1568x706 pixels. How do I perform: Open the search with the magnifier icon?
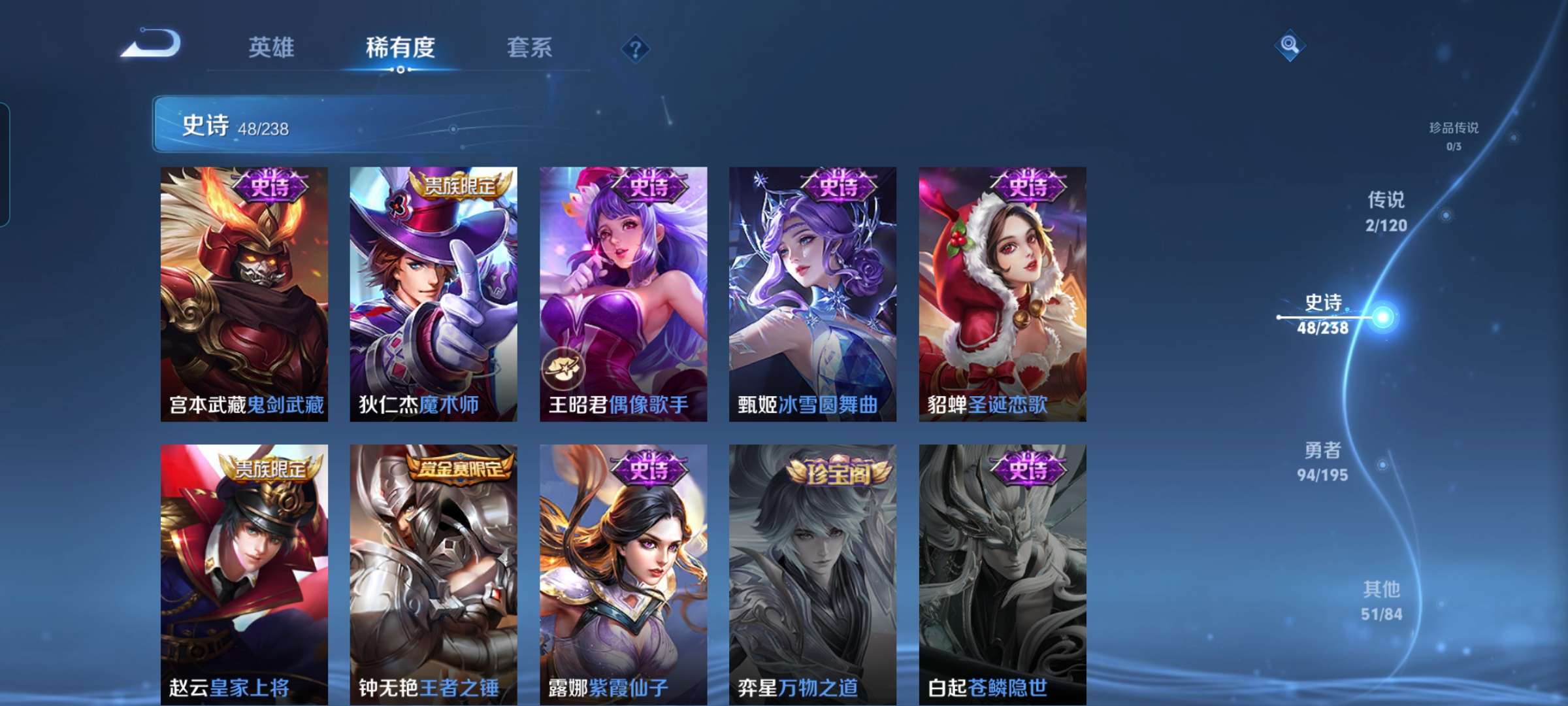coord(1290,44)
